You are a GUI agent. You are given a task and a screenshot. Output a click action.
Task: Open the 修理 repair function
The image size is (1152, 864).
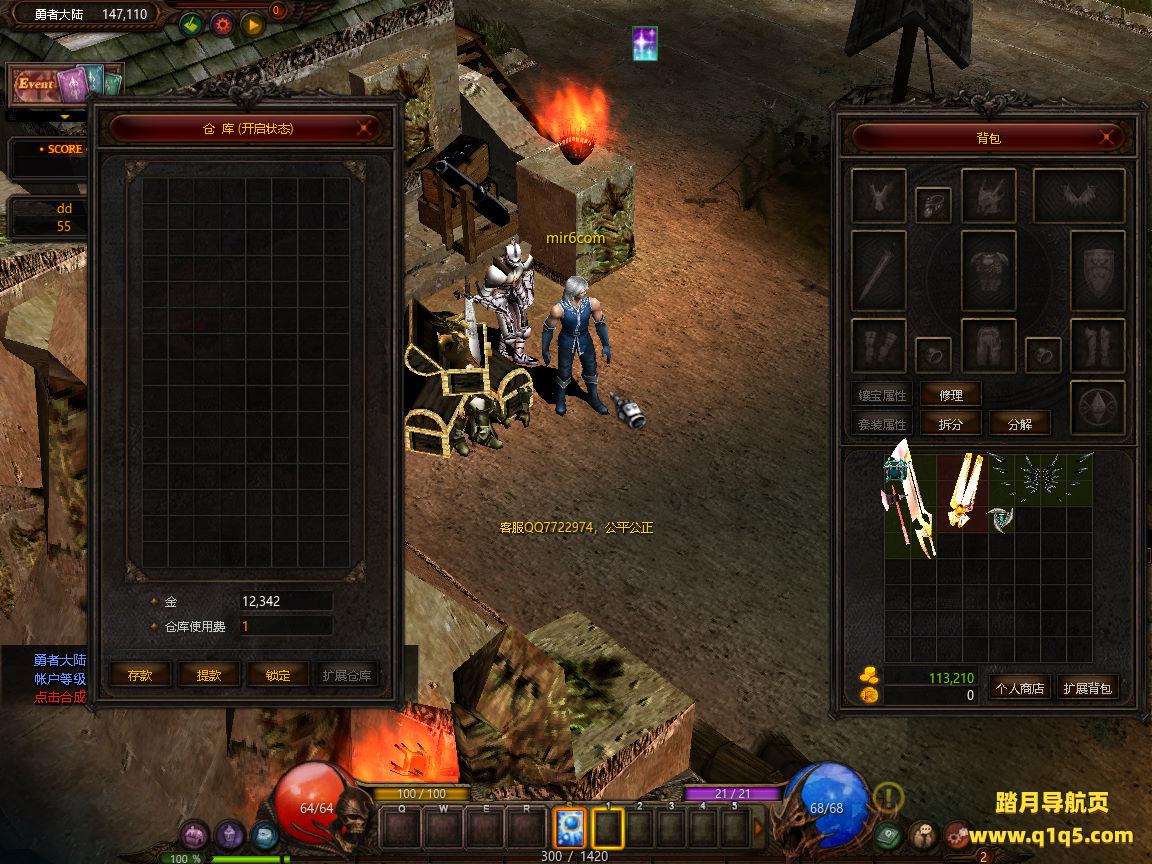(951, 395)
